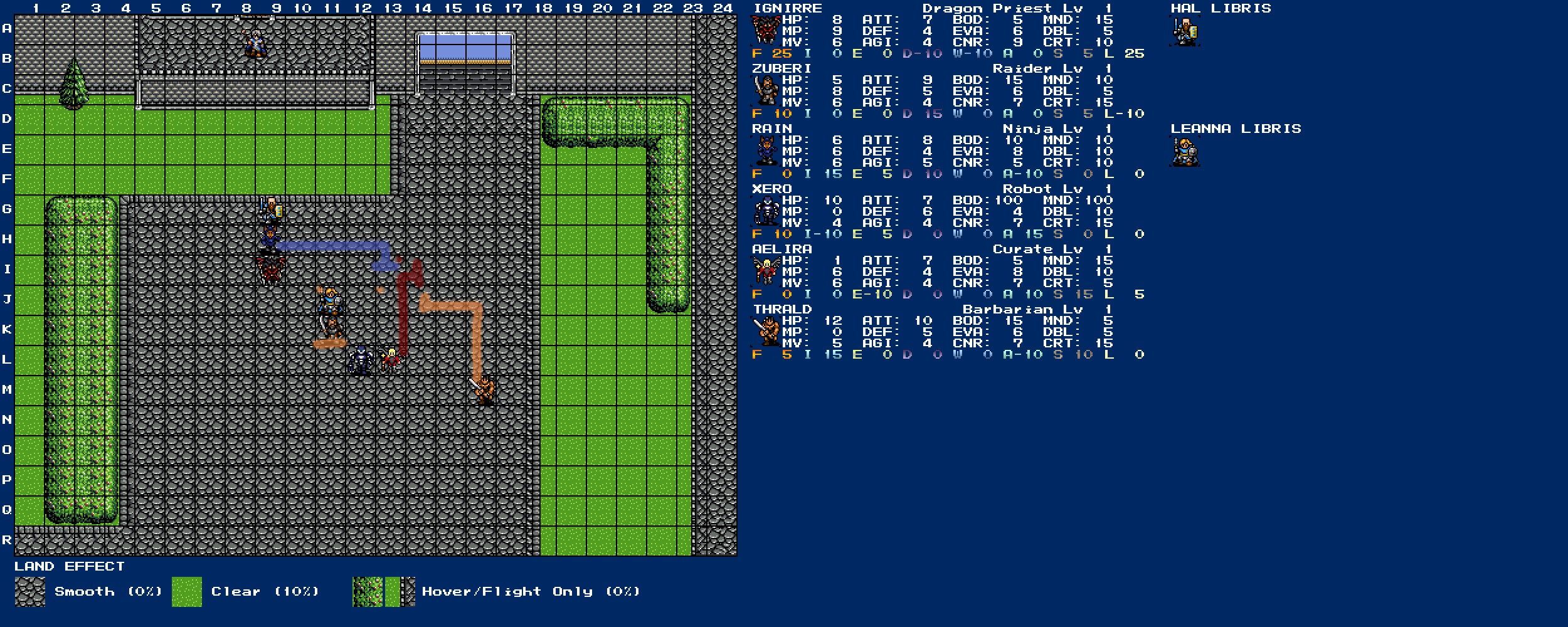Select Ignirre's Dragon Priest portrait
The height and width of the screenshot is (627, 1568).
pyautogui.click(x=765, y=31)
